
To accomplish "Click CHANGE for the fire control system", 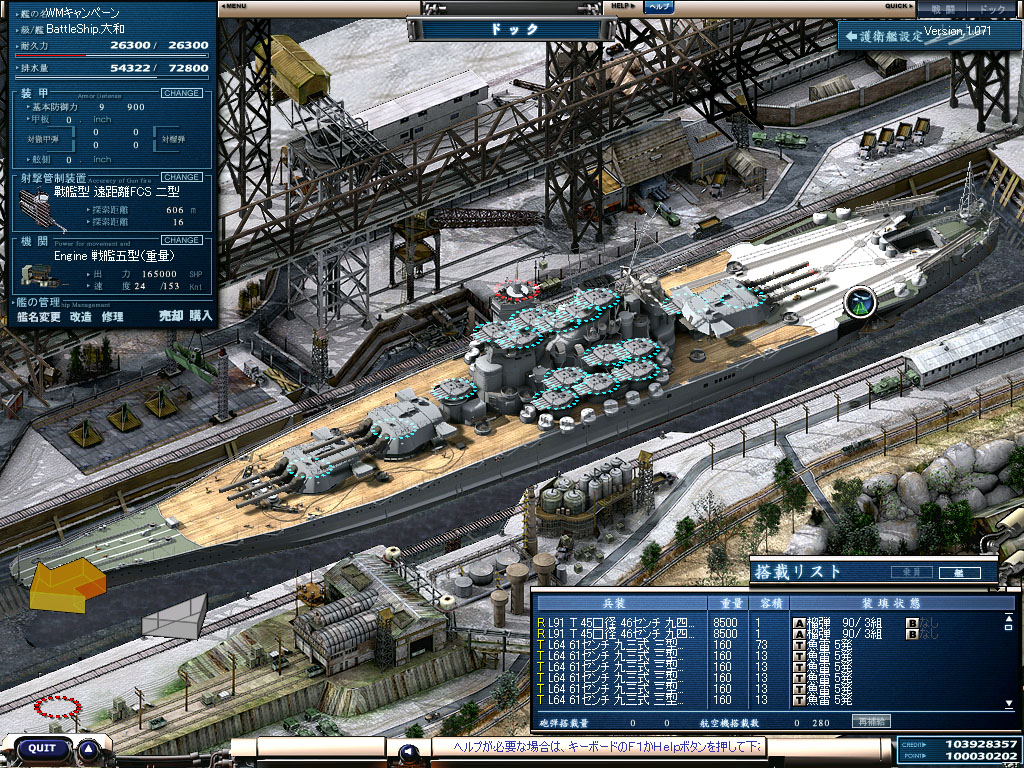I will pyautogui.click(x=181, y=177).
